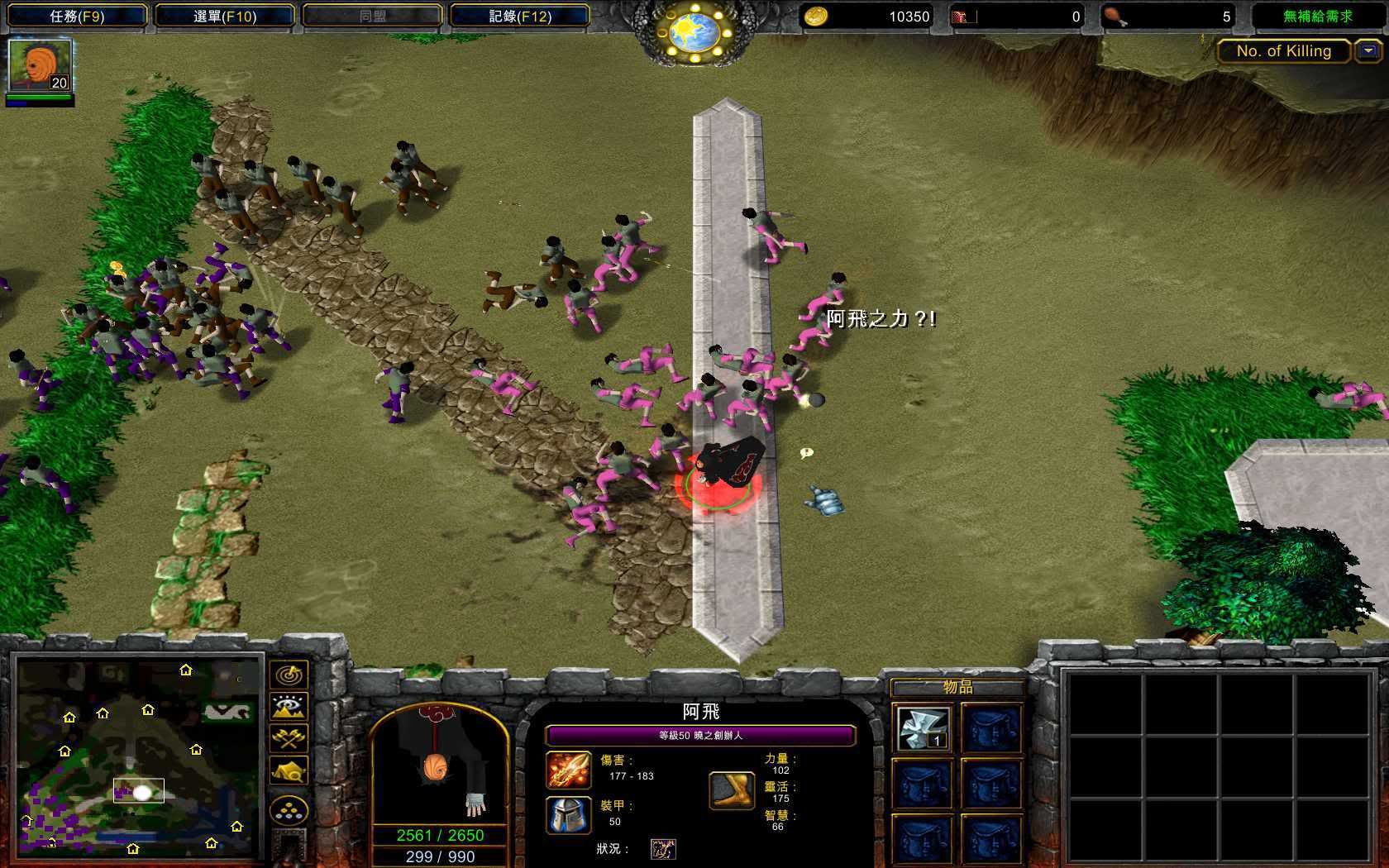Open the 記錄 (F12) log menu
The height and width of the screenshot is (868, 1389).
520,16
